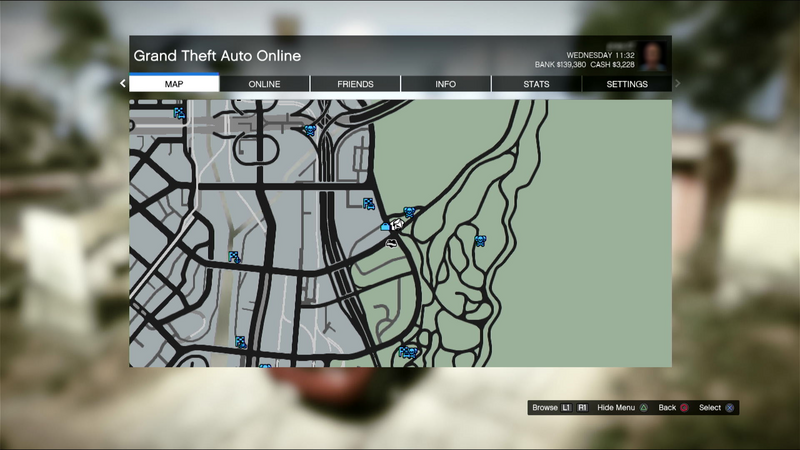Click the black personal vehicle car marker
Image resolution: width=800 pixels, height=450 pixels.
391,242
